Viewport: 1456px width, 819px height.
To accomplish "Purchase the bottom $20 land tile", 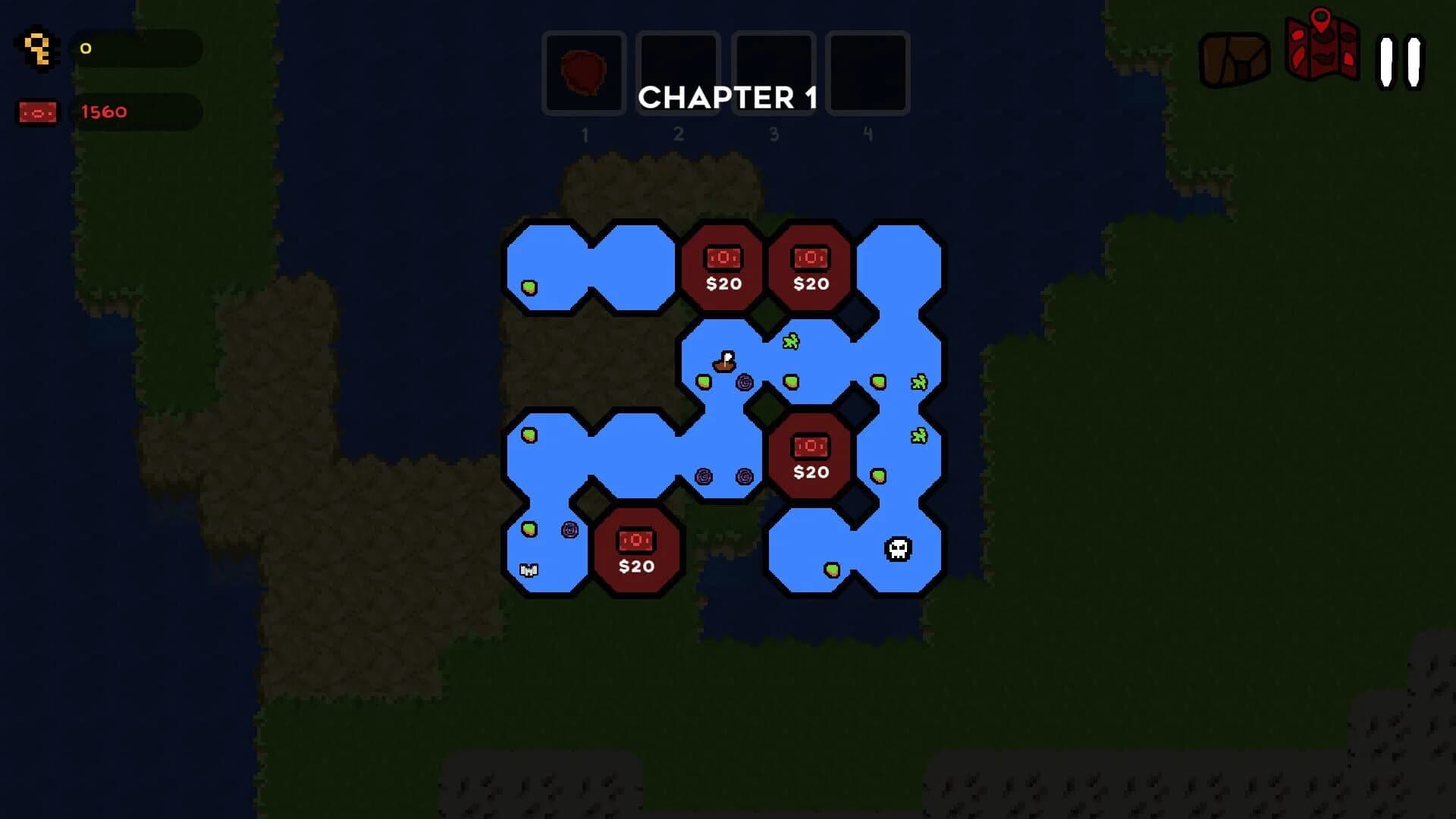I will pos(638,550).
